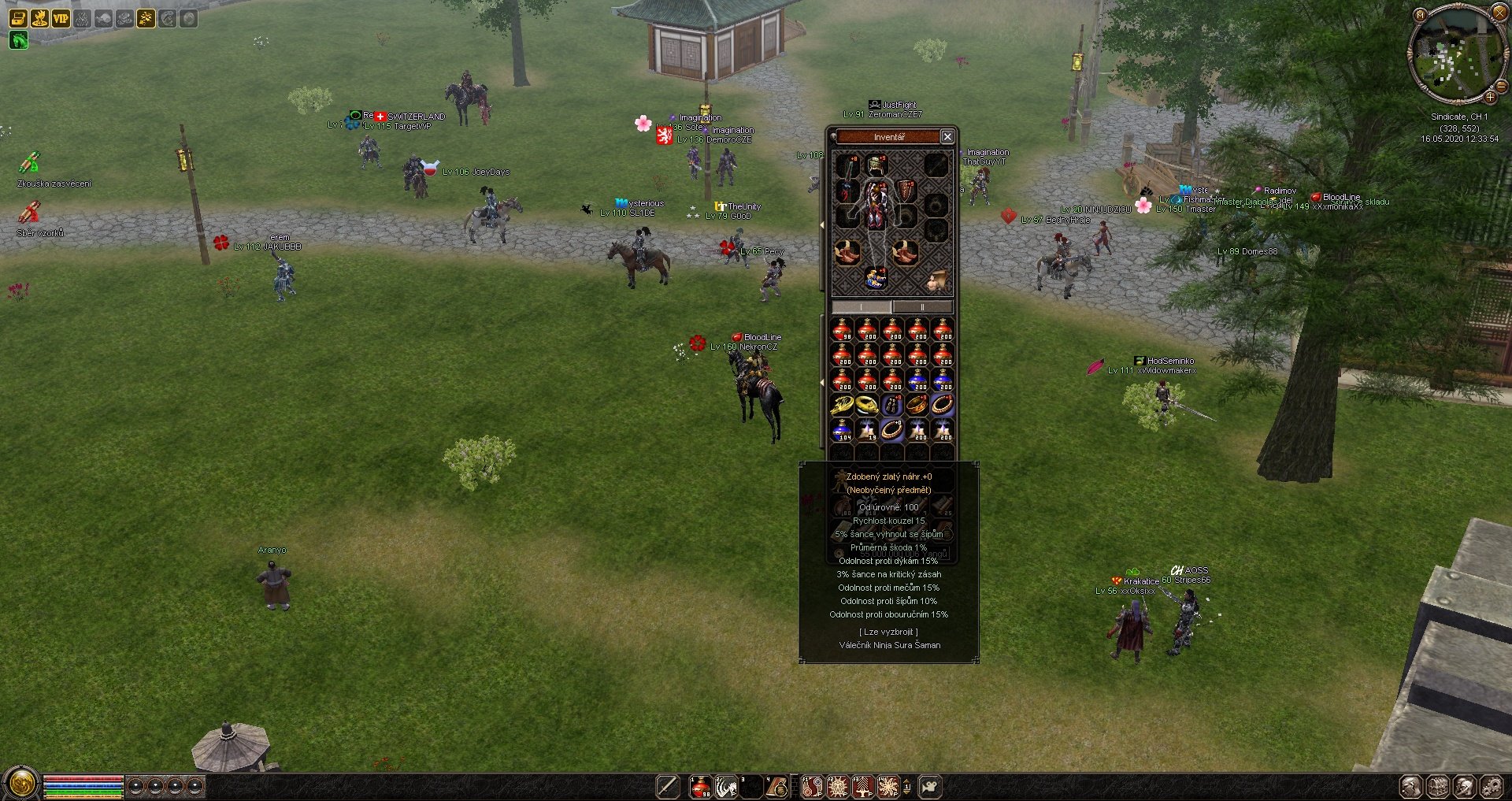
Task: Activate the F1 skill icon
Action: pos(812,786)
